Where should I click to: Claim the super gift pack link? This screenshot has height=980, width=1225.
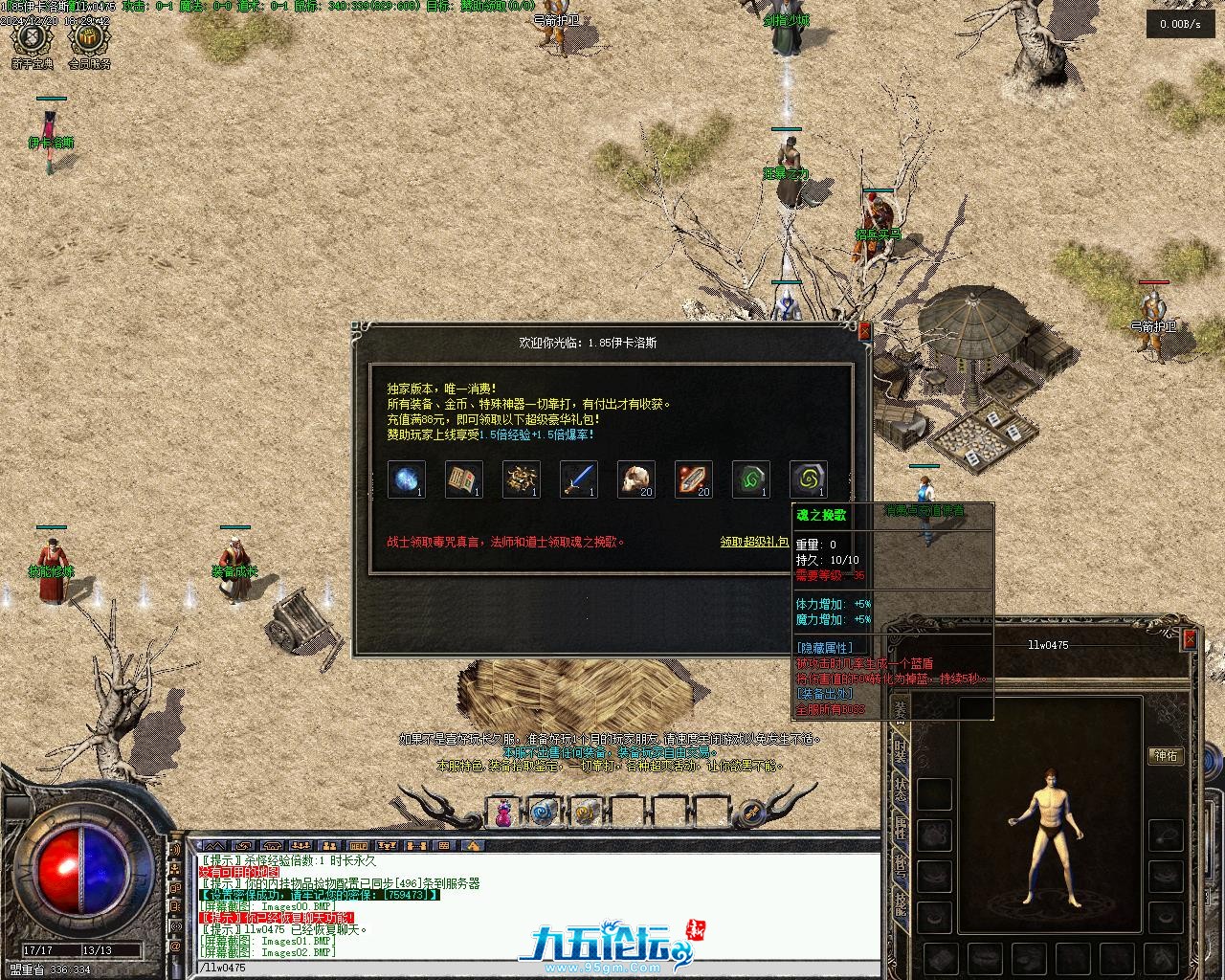pos(754,542)
